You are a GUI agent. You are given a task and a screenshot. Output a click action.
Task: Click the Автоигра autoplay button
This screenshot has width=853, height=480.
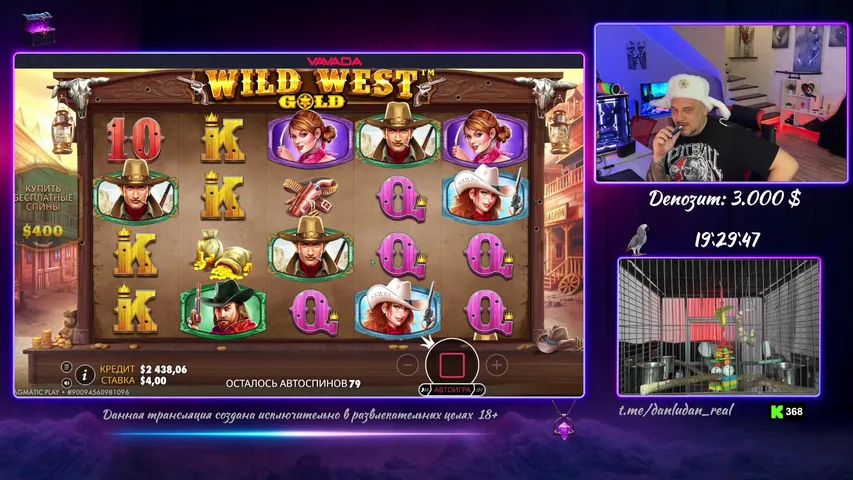pyautogui.click(x=452, y=389)
